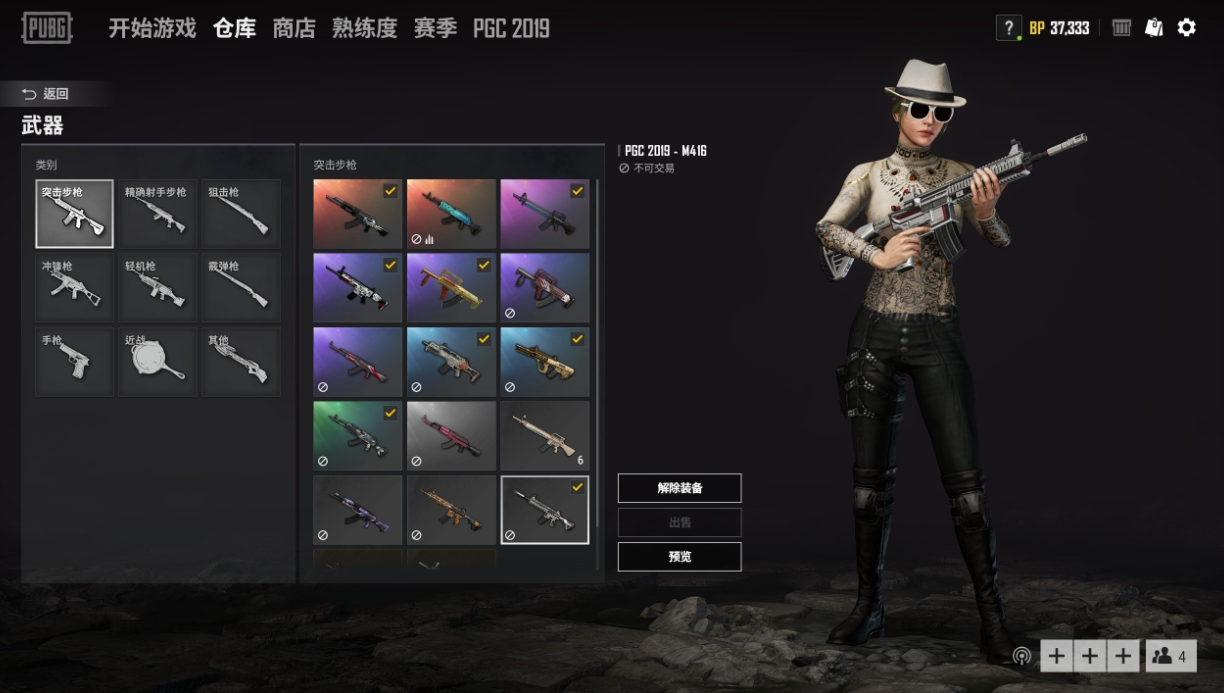
Task: Click the 解除装备 unequip button
Action: (x=679, y=488)
